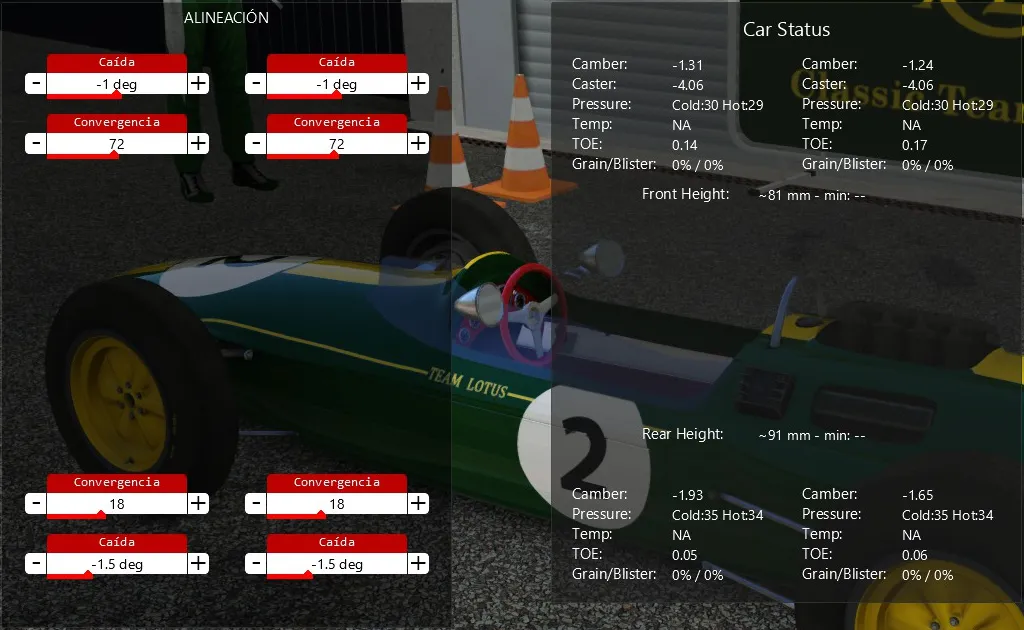Click minus on rear-left Caída -1.5 deg
Viewport: 1024px width, 630px height.
pyautogui.click(x=36, y=564)
